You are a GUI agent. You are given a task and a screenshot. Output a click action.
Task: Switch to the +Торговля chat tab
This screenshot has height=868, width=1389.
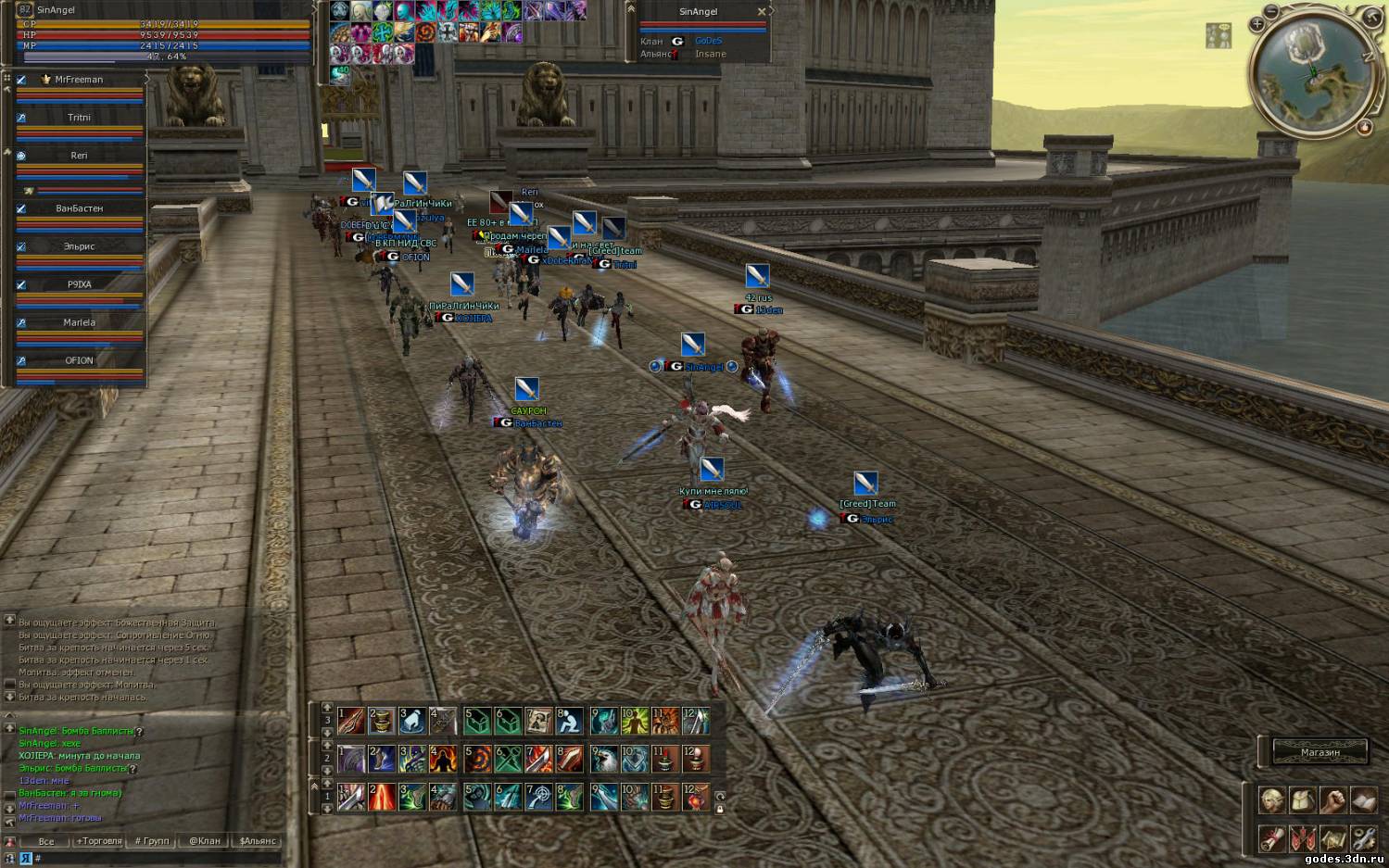coord(99,841)
